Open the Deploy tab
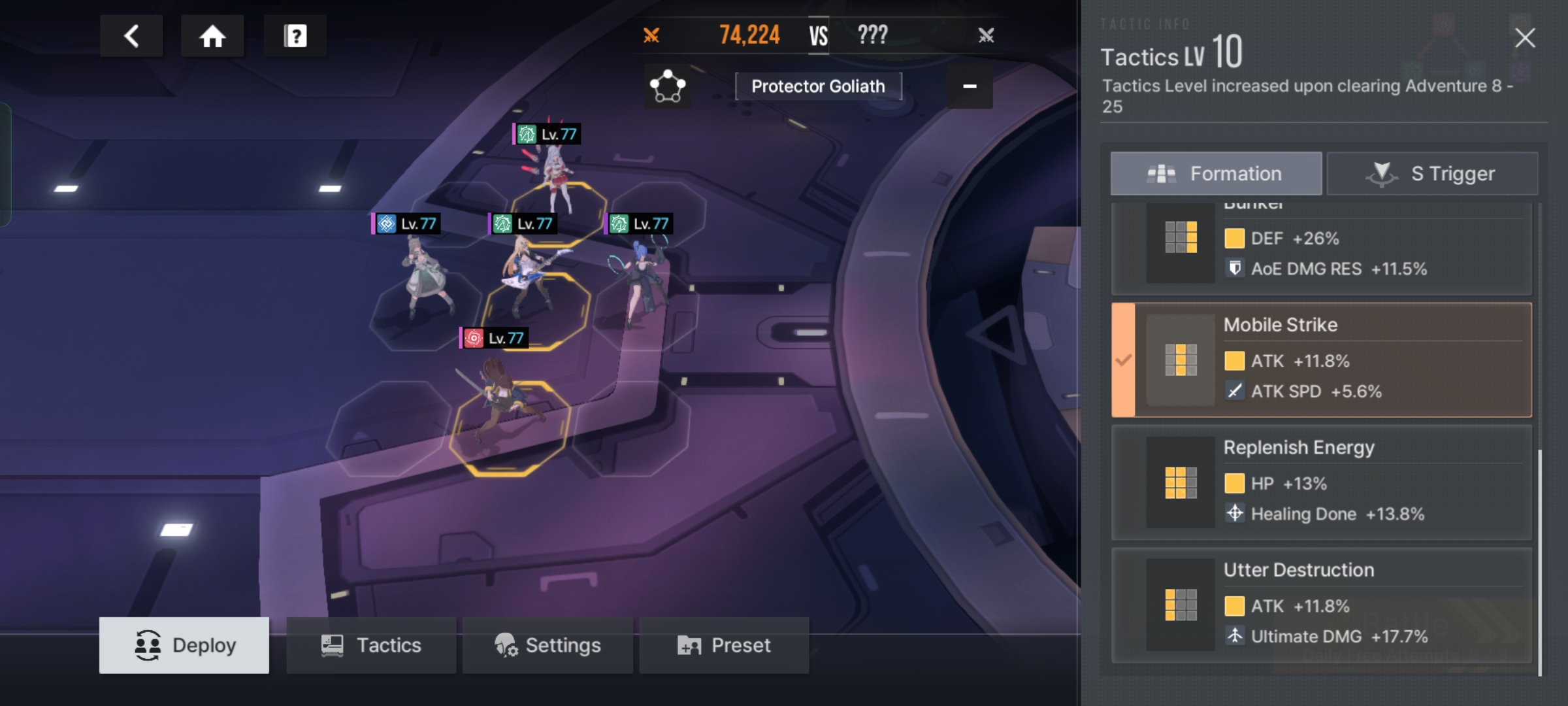Viewport: 1568px width, 706px height. pos(184,645)
